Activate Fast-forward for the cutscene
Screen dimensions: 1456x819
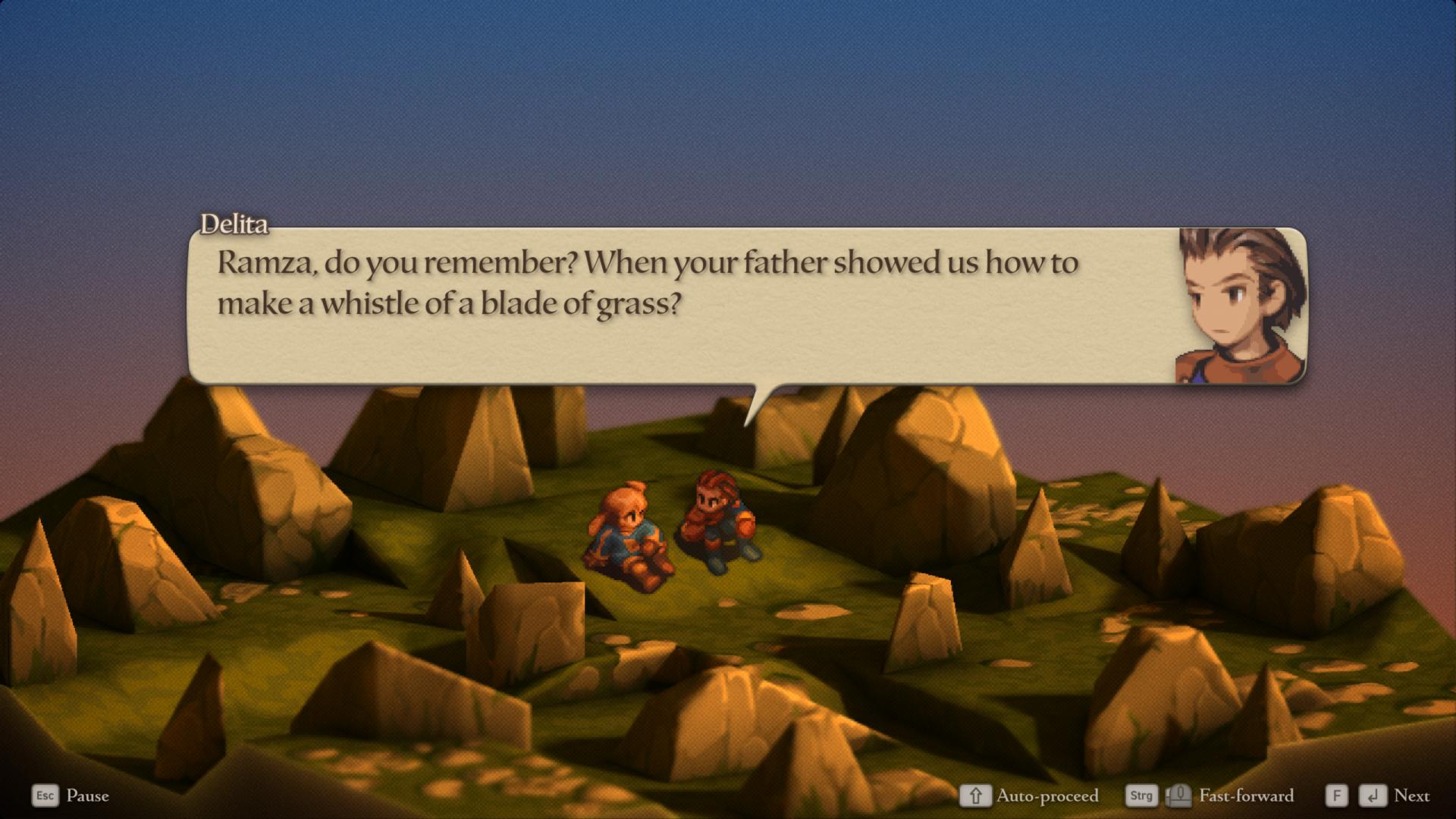tap(1245, 795)
